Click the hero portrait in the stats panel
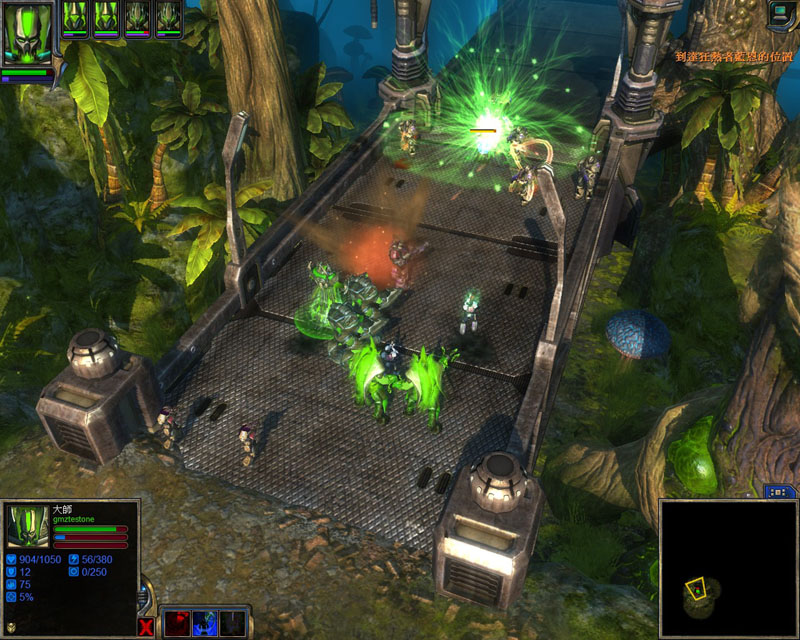800x640 pixels. click(27, 526)
